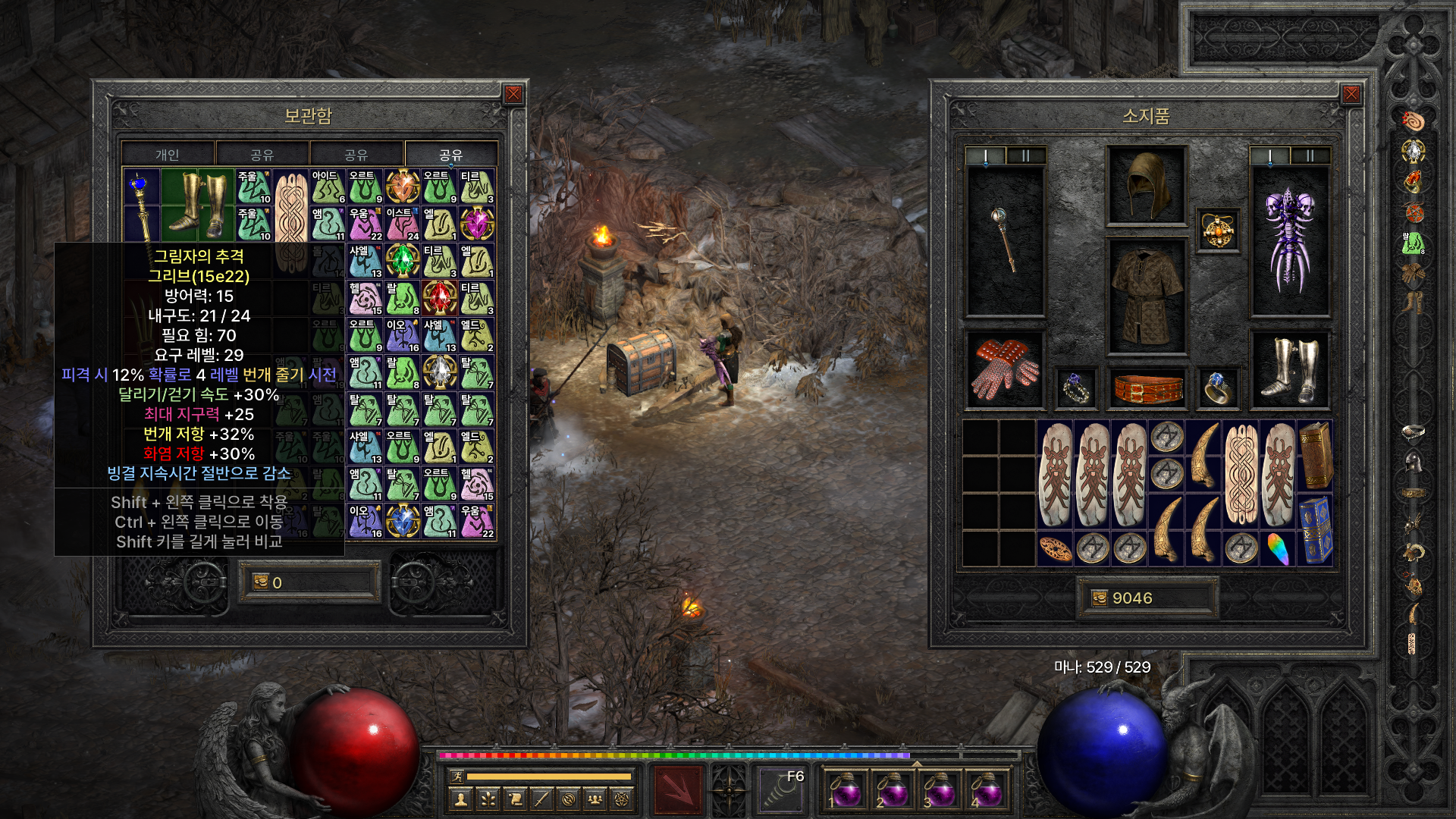Close the inventory panel
Screen dimensions: 1456x819
1351,94
